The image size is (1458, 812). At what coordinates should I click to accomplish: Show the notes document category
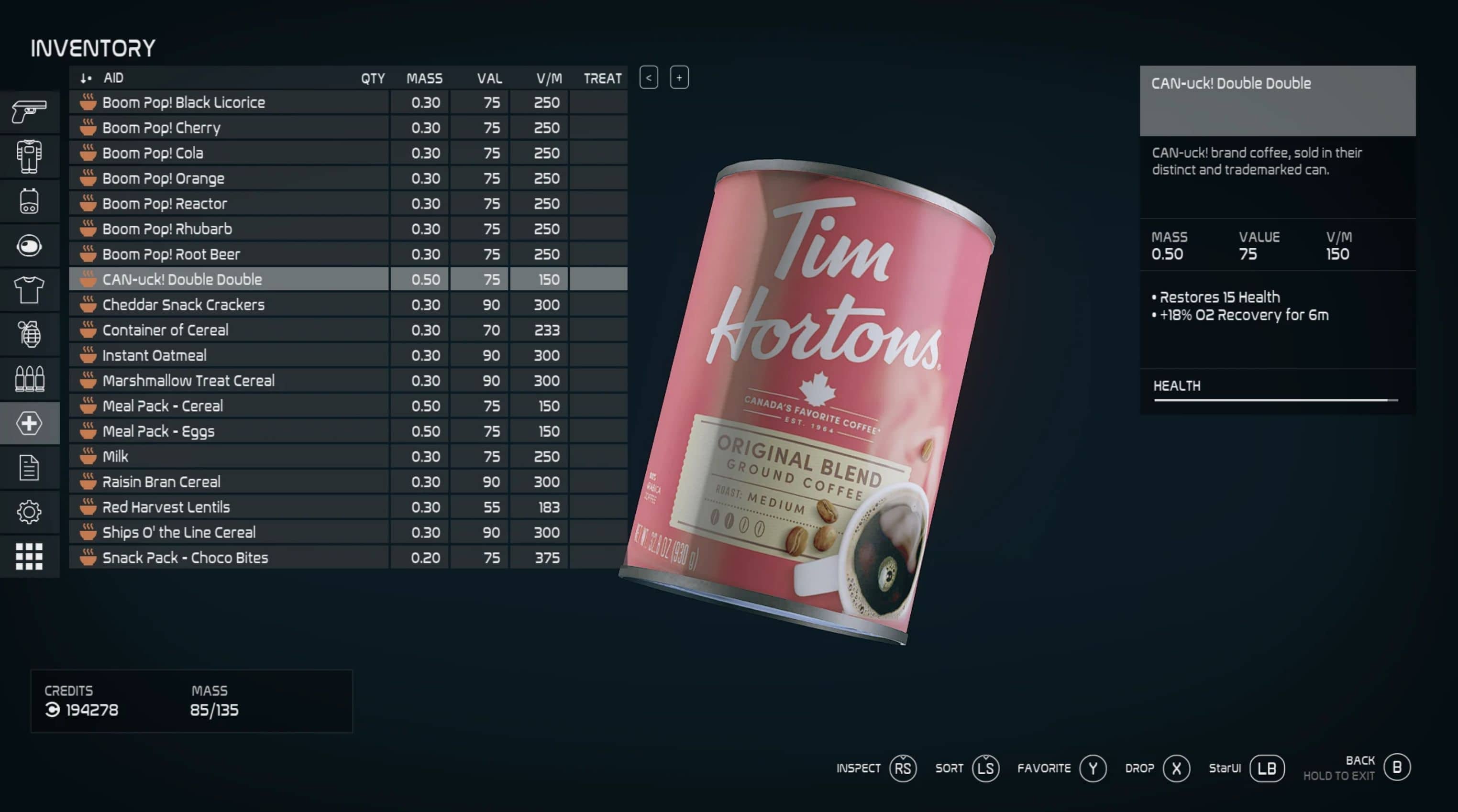point(29,468)
